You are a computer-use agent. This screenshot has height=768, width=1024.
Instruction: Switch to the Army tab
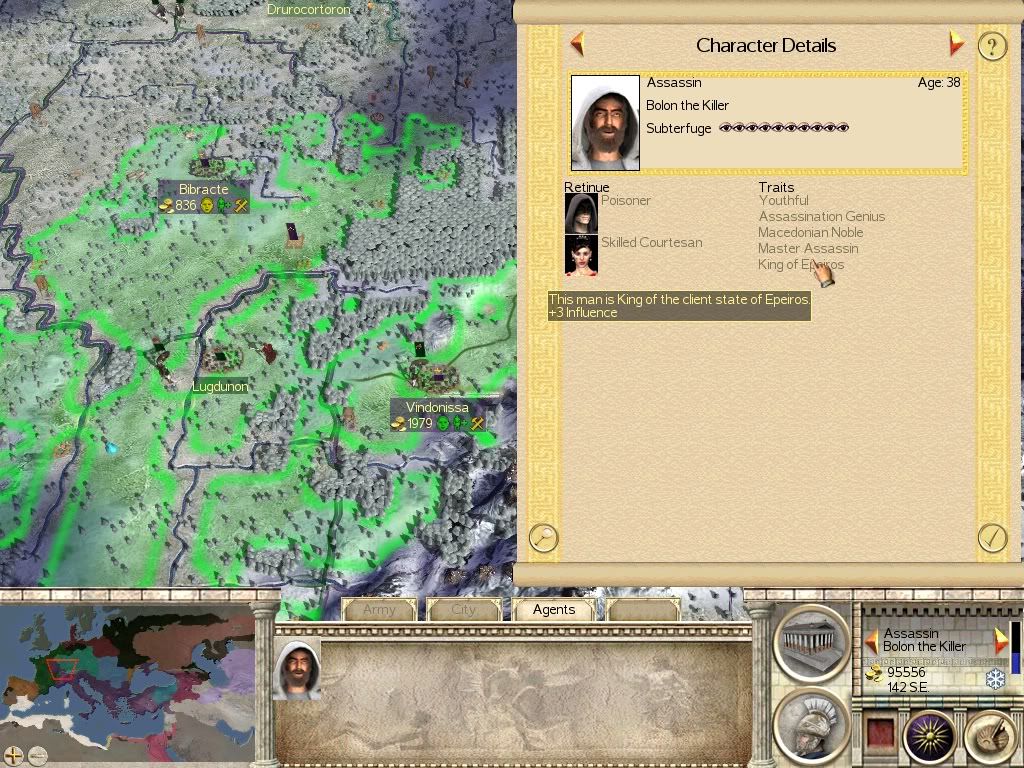tap(379, 609)
